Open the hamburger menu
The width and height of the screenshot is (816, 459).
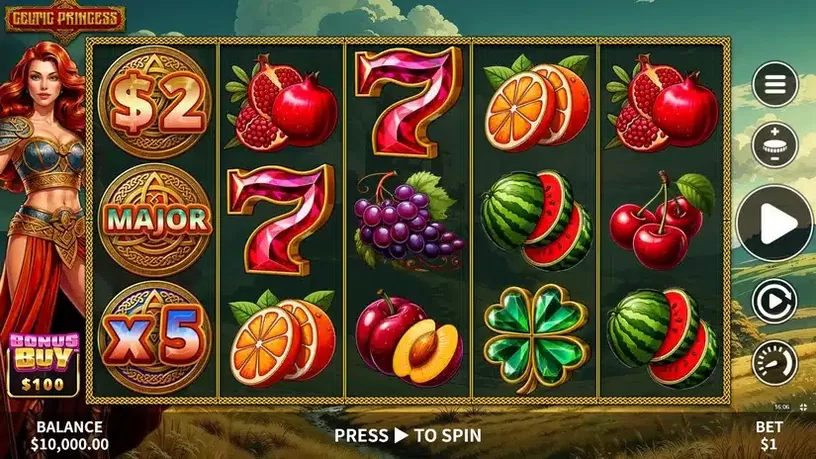(x=775, y=85)
